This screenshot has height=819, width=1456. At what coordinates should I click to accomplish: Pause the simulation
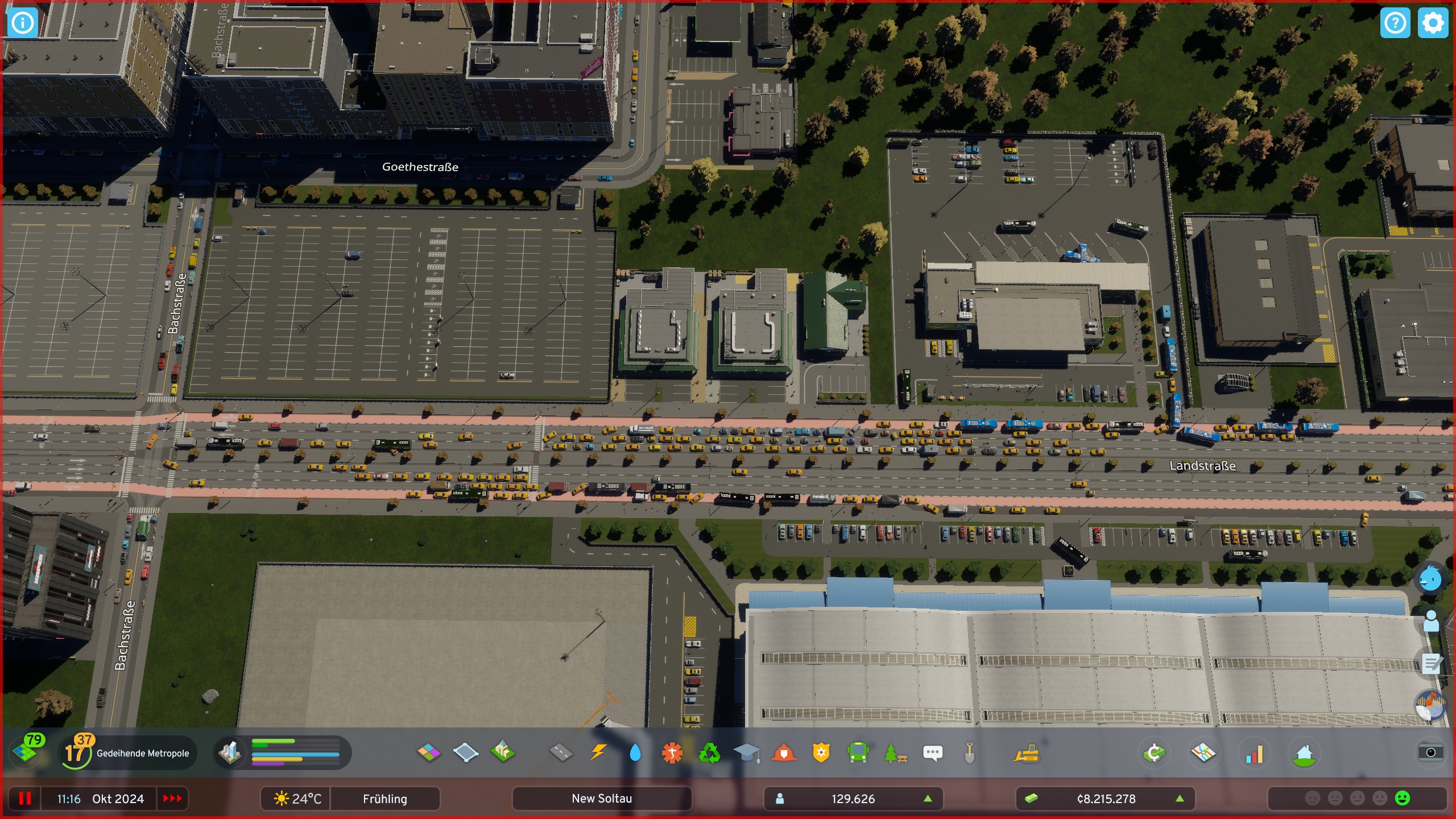pyautogui.click(x=24, y=799)
